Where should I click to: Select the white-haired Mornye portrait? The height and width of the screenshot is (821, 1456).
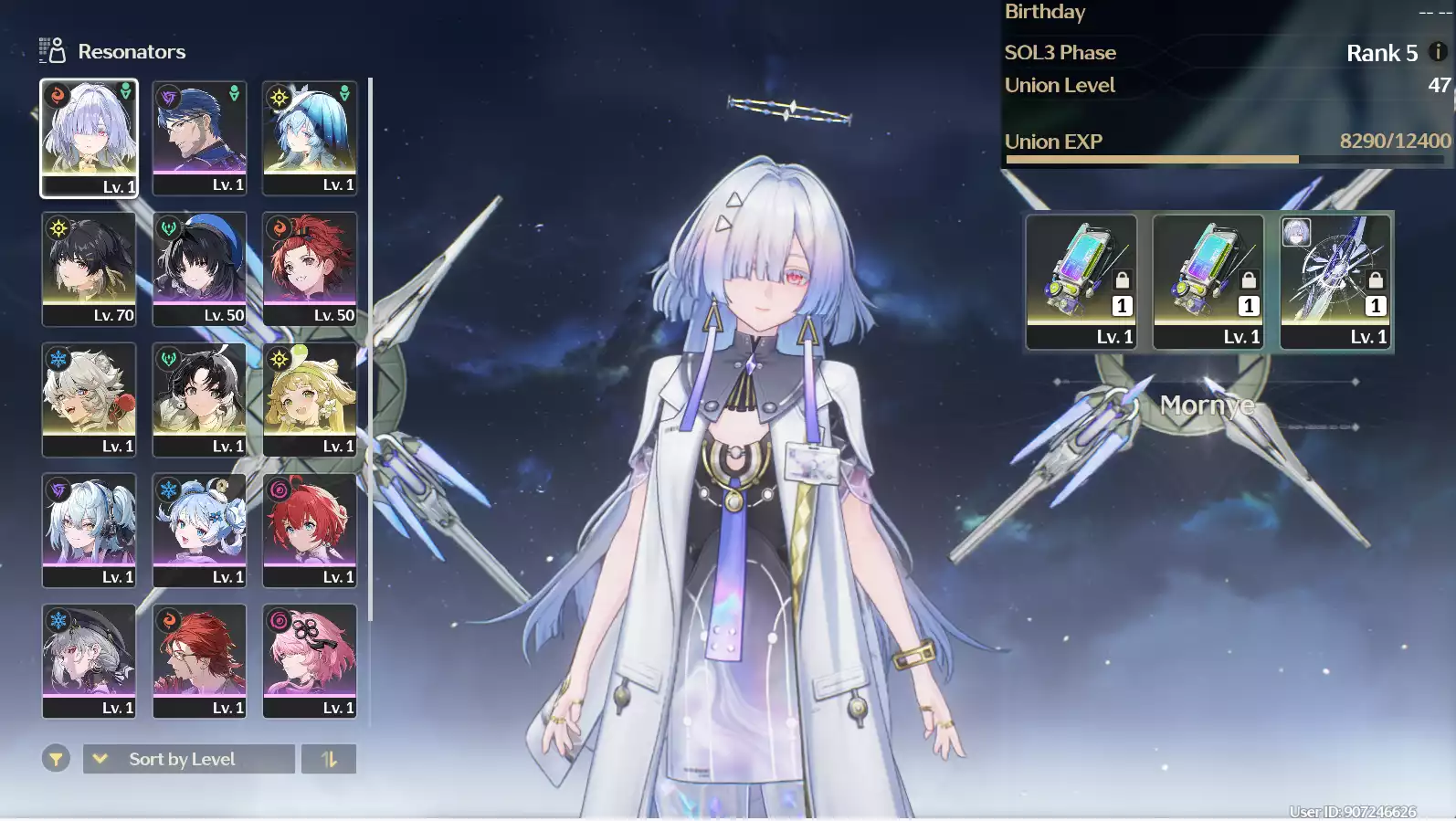(89, 137)
